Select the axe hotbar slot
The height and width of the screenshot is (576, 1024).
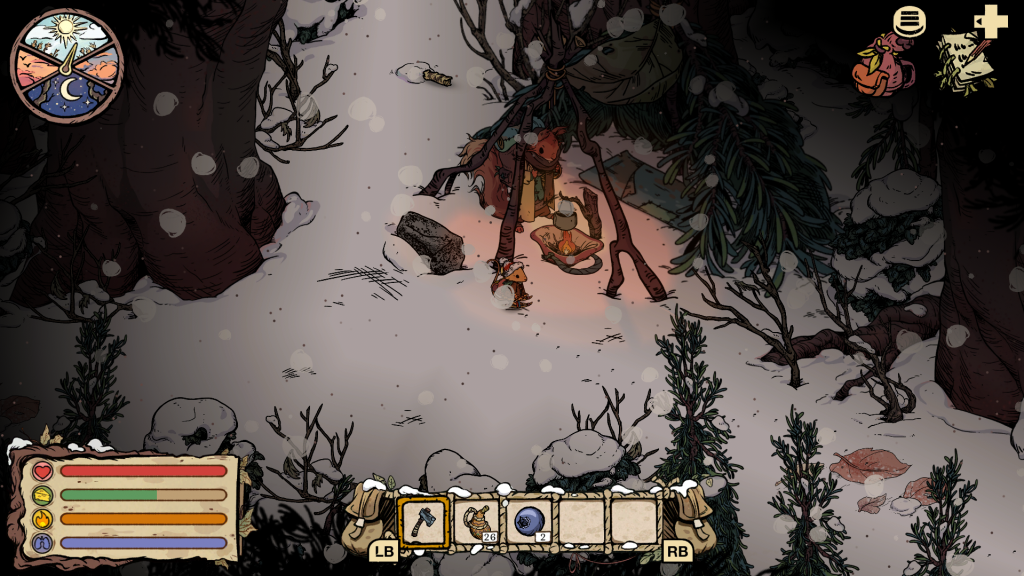point(424,521)
